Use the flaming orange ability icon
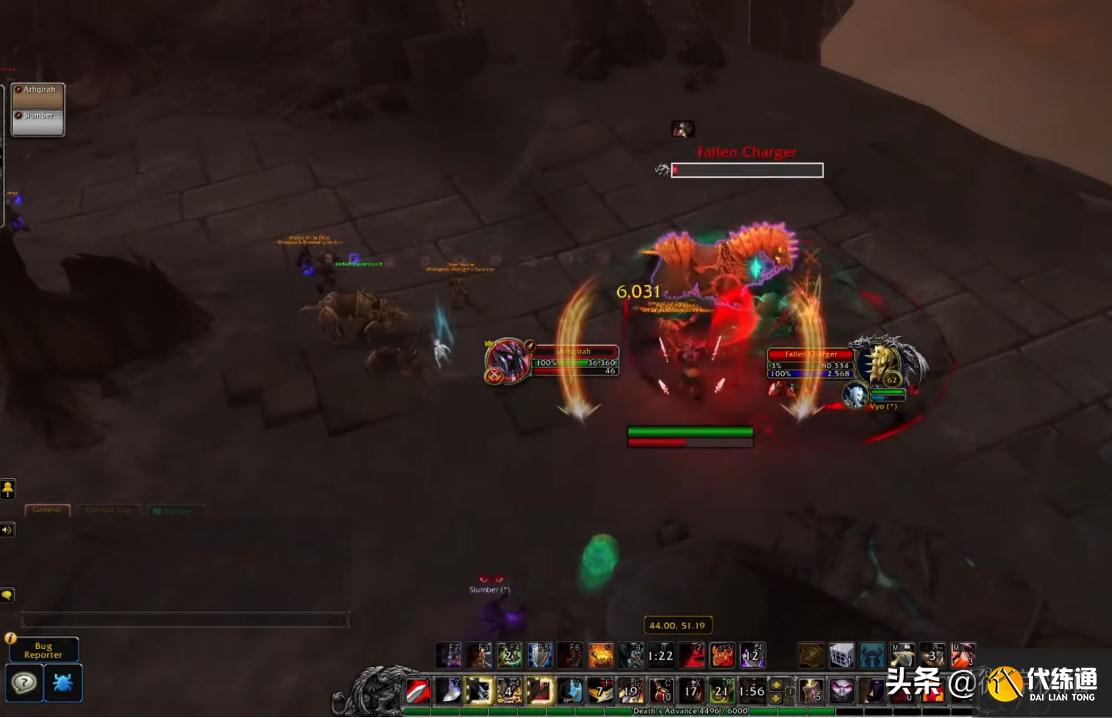The image size is (1112, 718). 601,656
